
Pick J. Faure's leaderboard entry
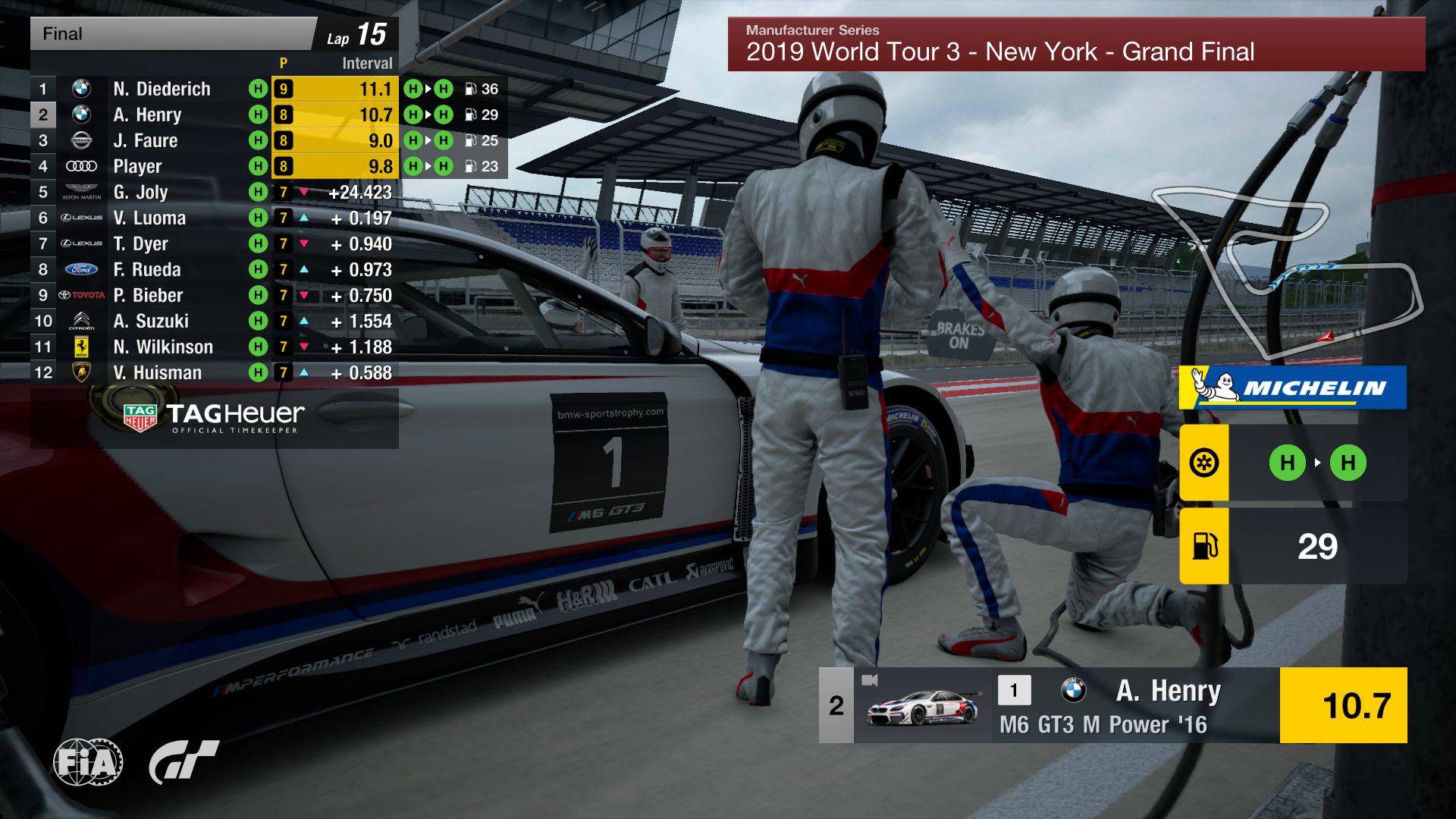point(145,140)
